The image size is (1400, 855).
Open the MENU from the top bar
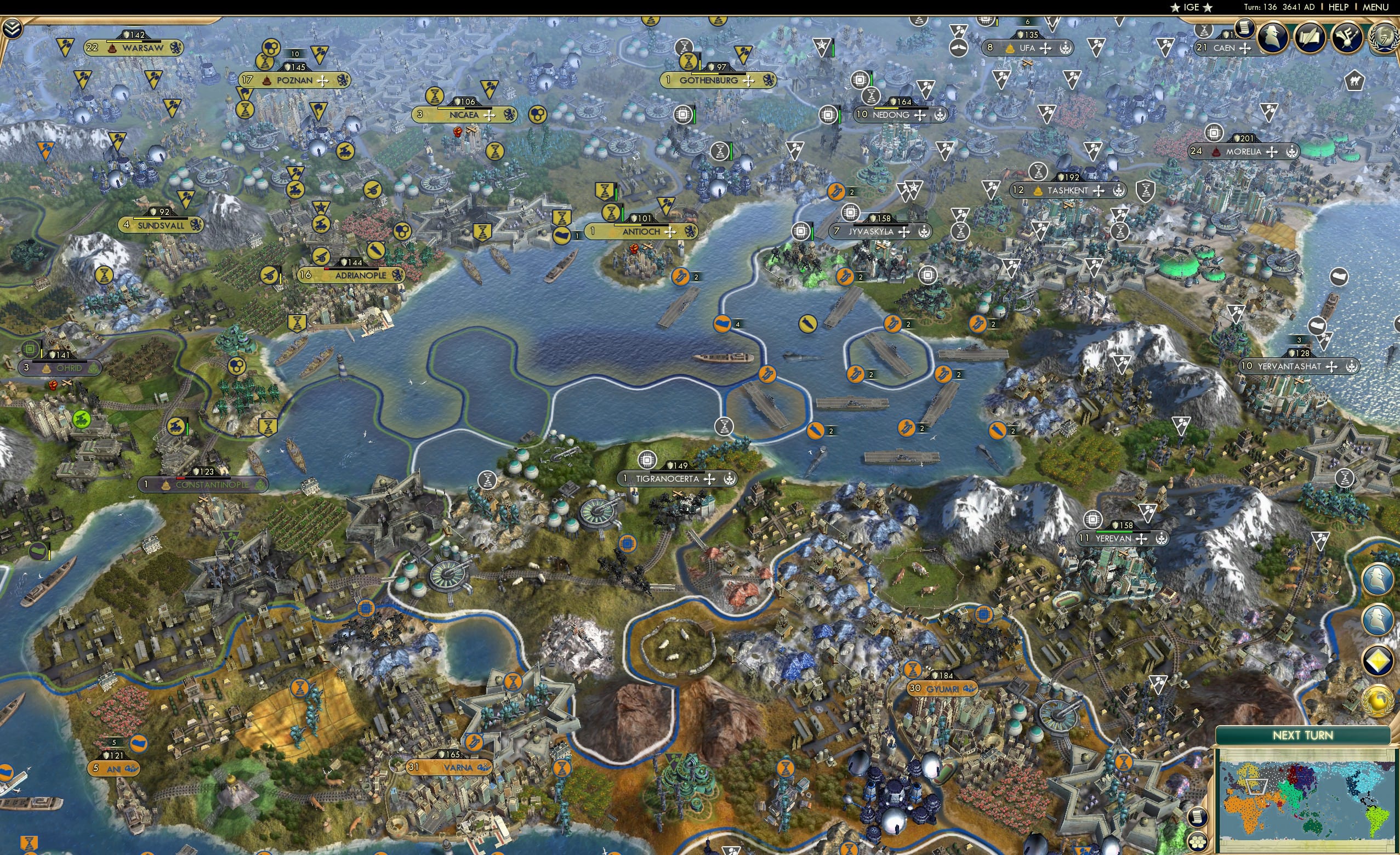[x=1375, y=7]
